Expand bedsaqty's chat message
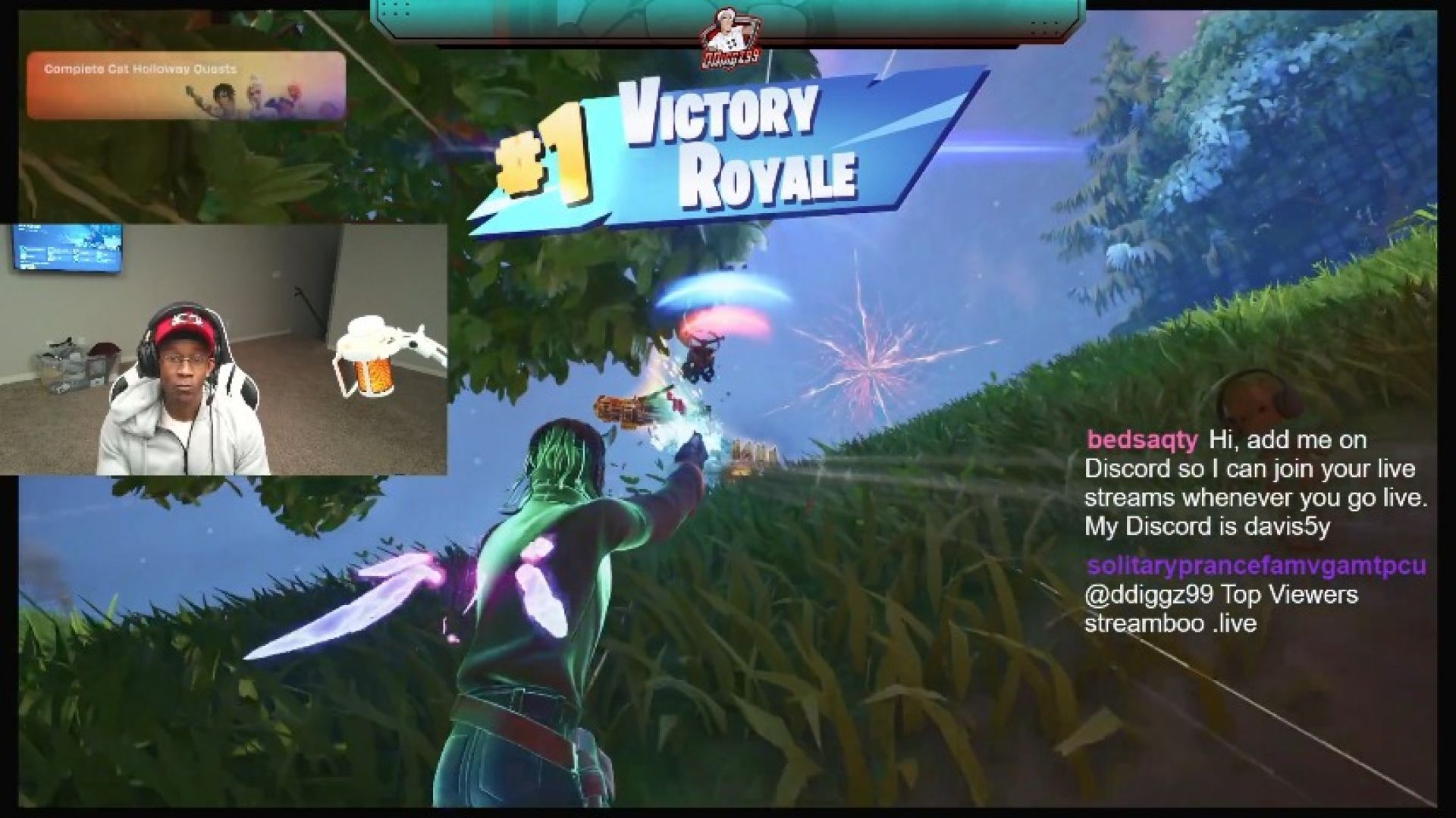This screenshot has width=1456, height=818. tap(1251, 485)
